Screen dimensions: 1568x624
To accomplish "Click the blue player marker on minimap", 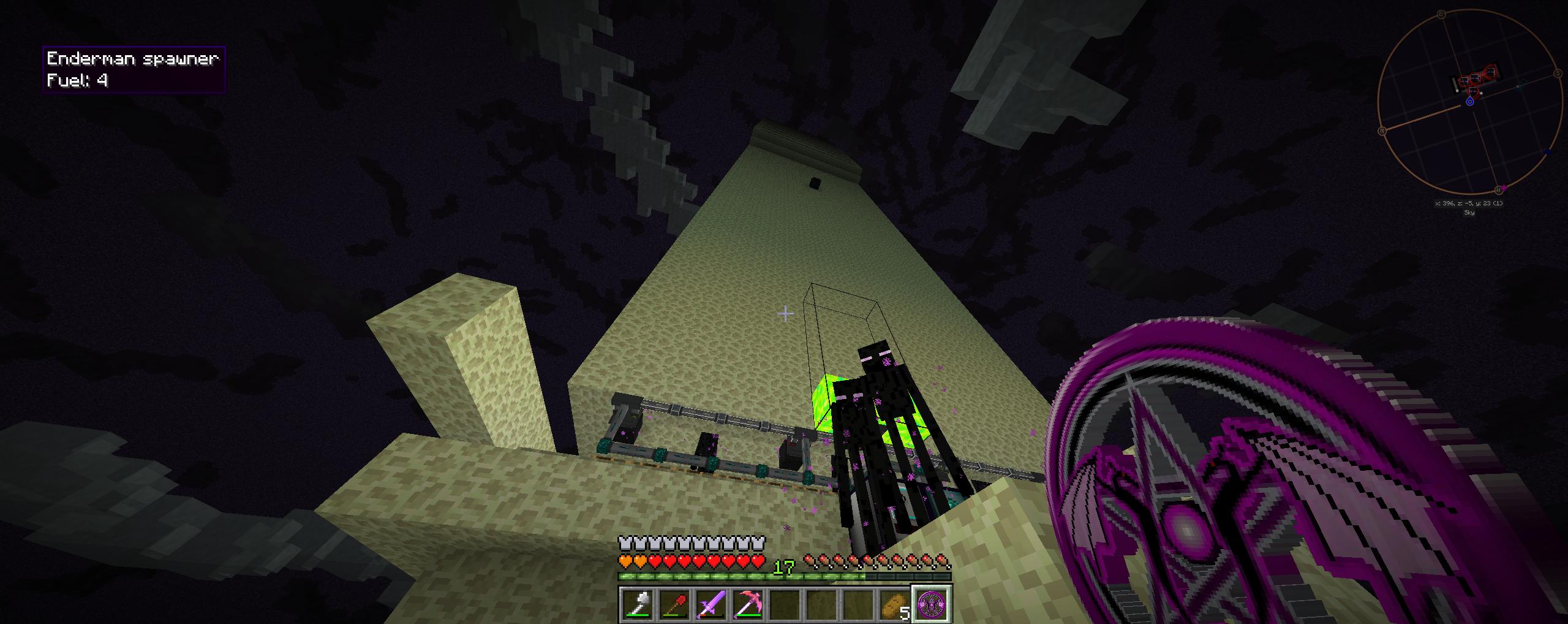I will click(1469, 102).
